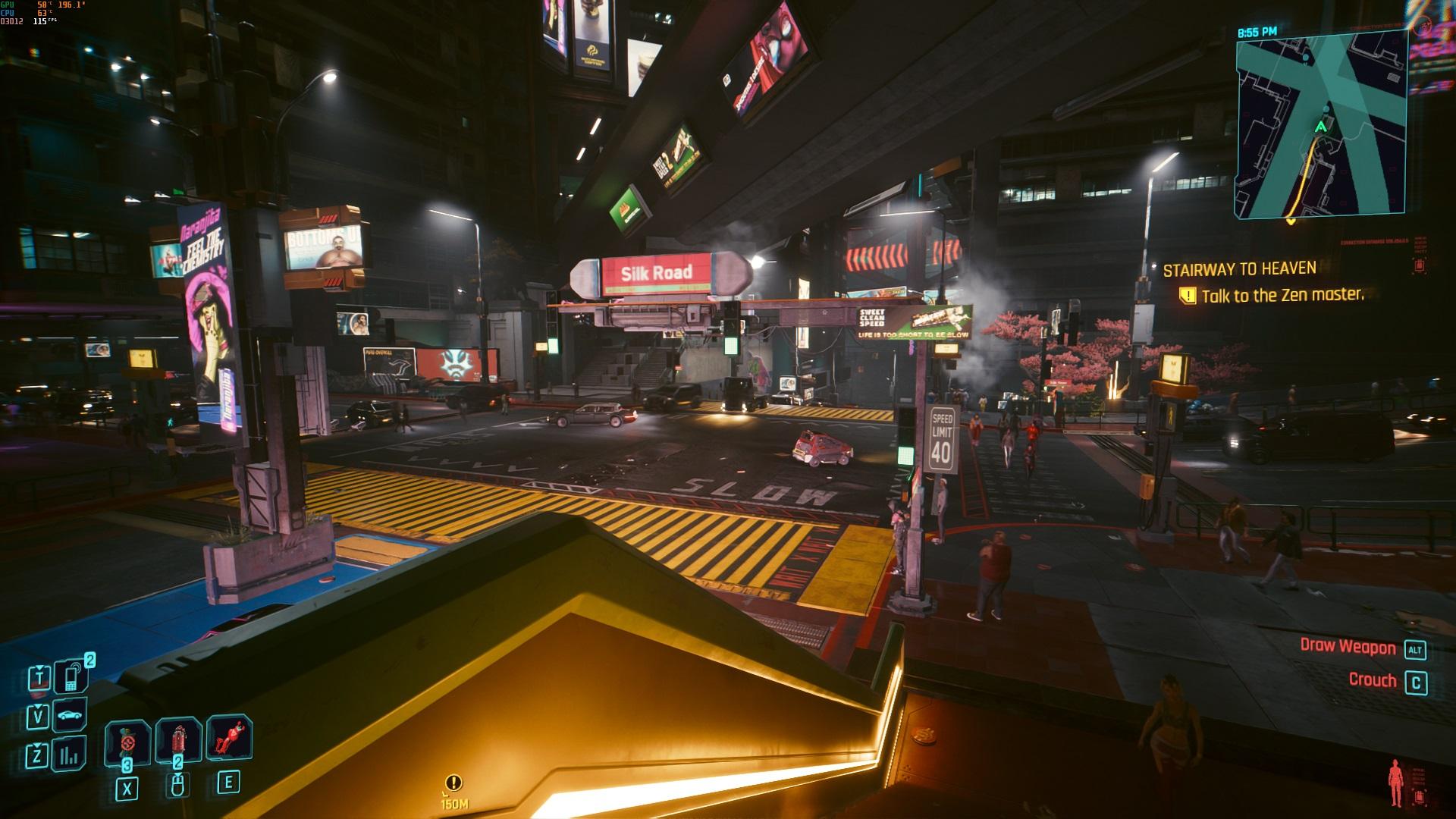Open the radio bars icon
Image resolution: width=1456 pixels, height=819 pixels.
pos(71,755)
